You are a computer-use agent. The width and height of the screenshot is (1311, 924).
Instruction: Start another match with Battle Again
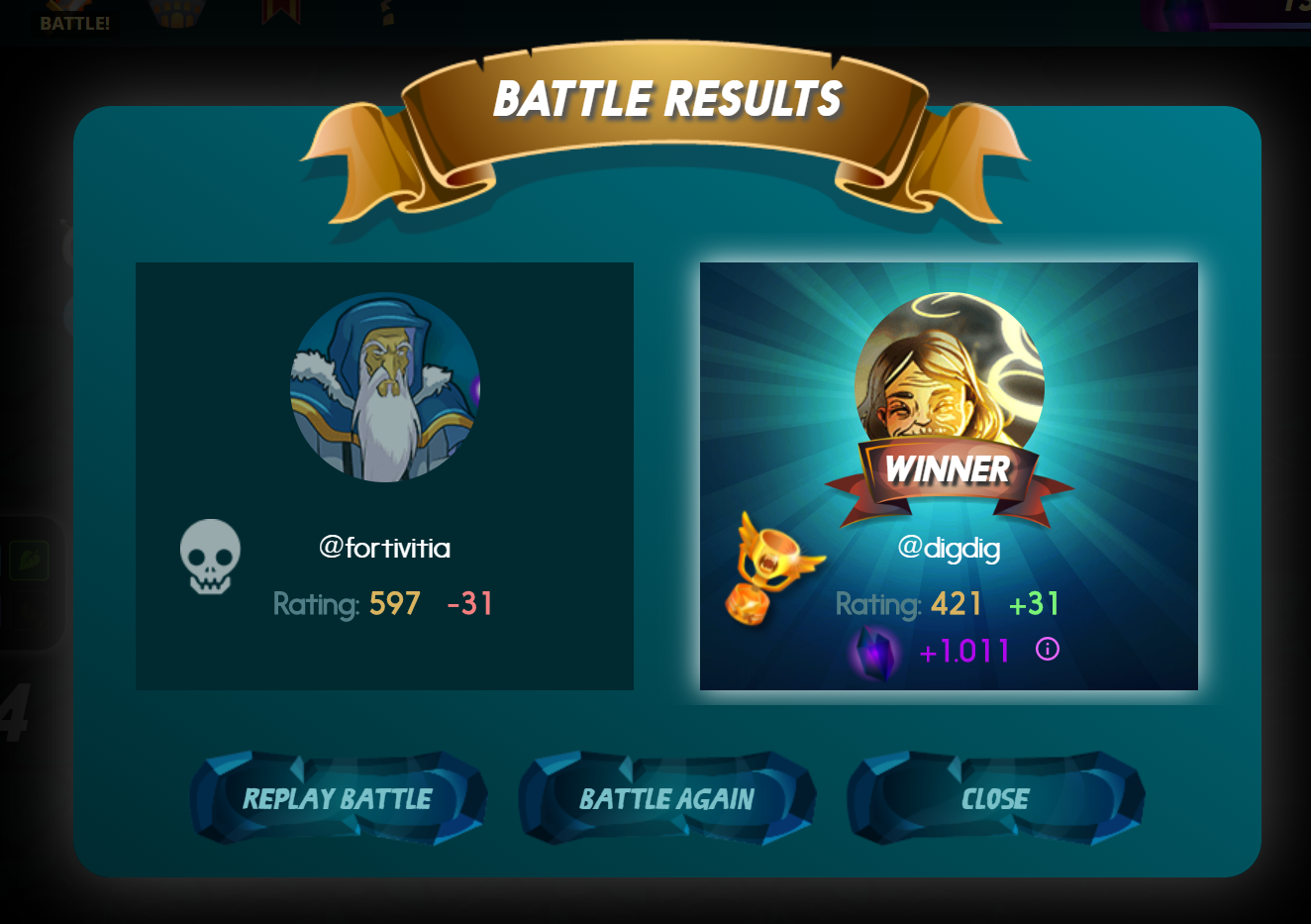[x=666, y=798]
